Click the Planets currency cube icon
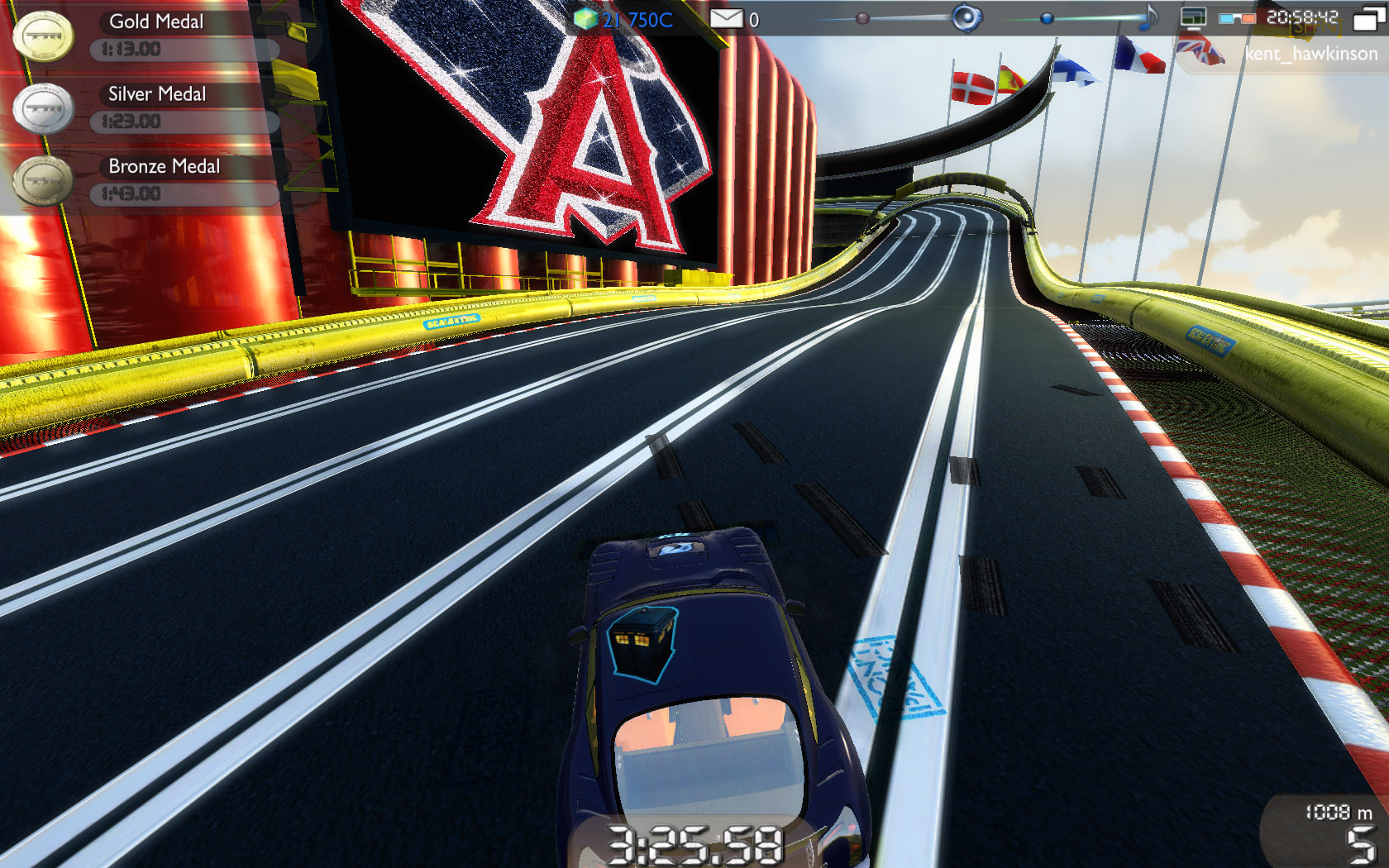Viewport: 1389px width, 868px height. 585,18
